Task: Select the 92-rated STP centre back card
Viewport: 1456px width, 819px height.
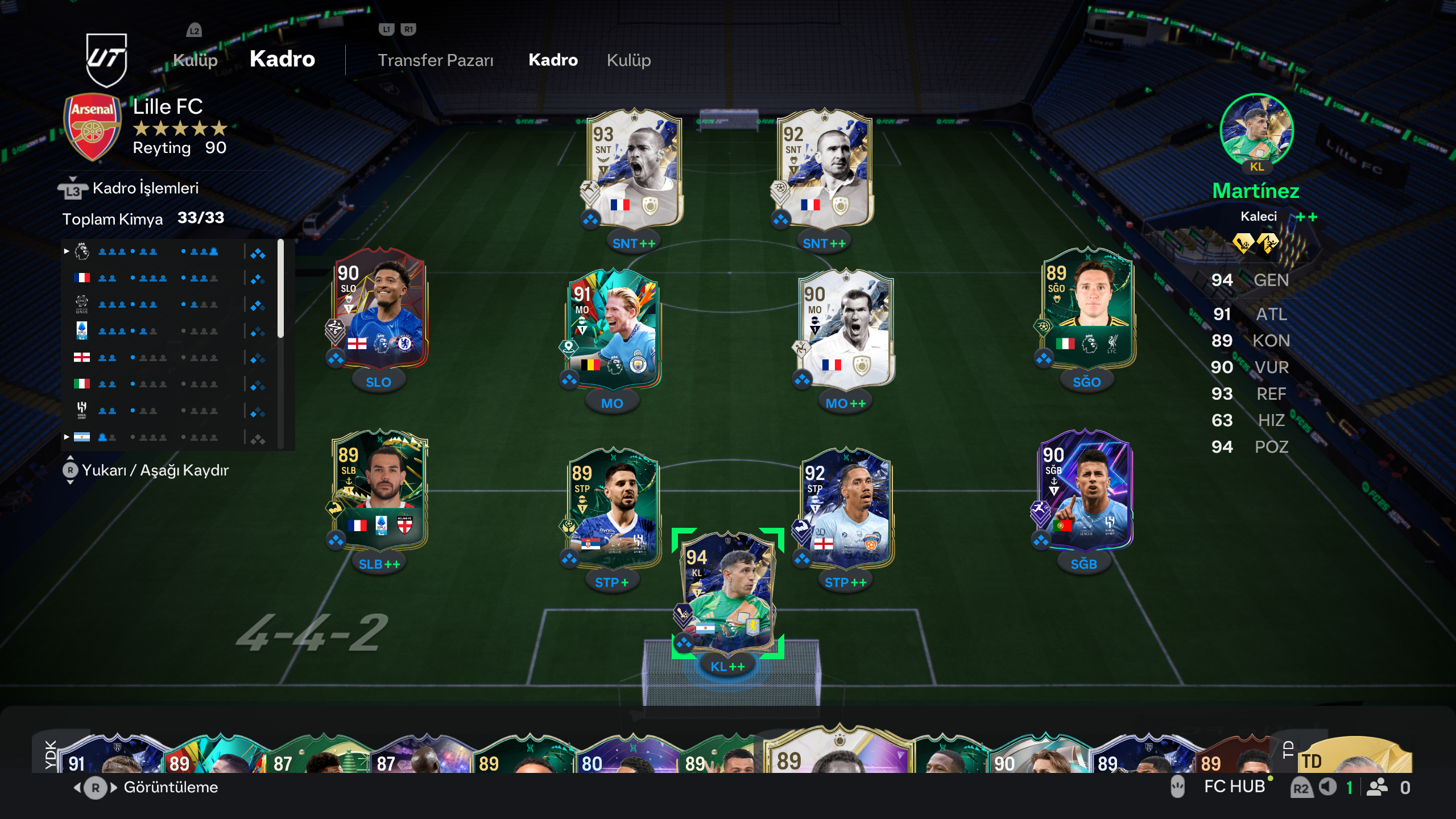Action: coord(846,510)
